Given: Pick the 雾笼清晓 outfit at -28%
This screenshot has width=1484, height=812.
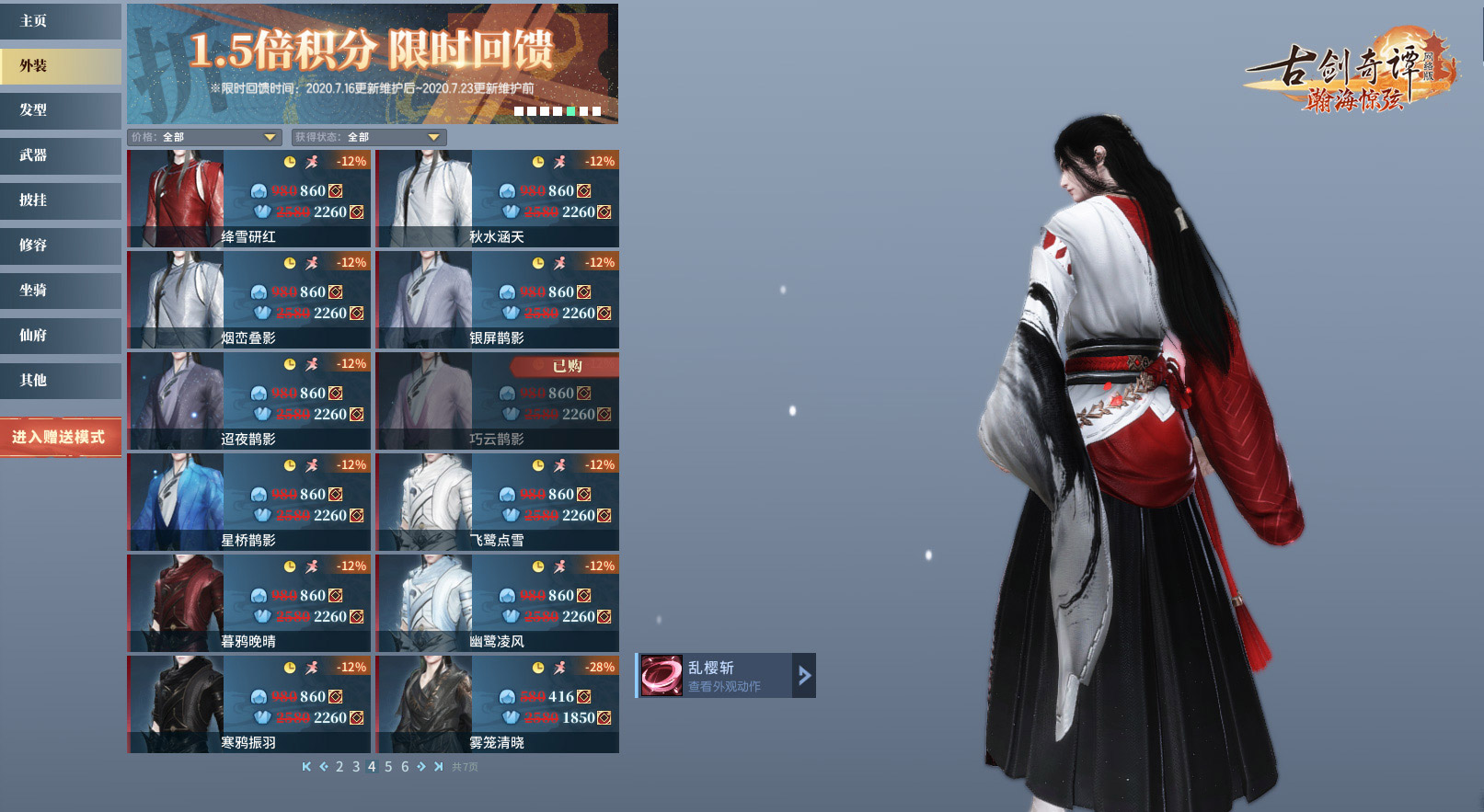Looking at the screenshot, I should pyautogui.click(x=497, y=704).
